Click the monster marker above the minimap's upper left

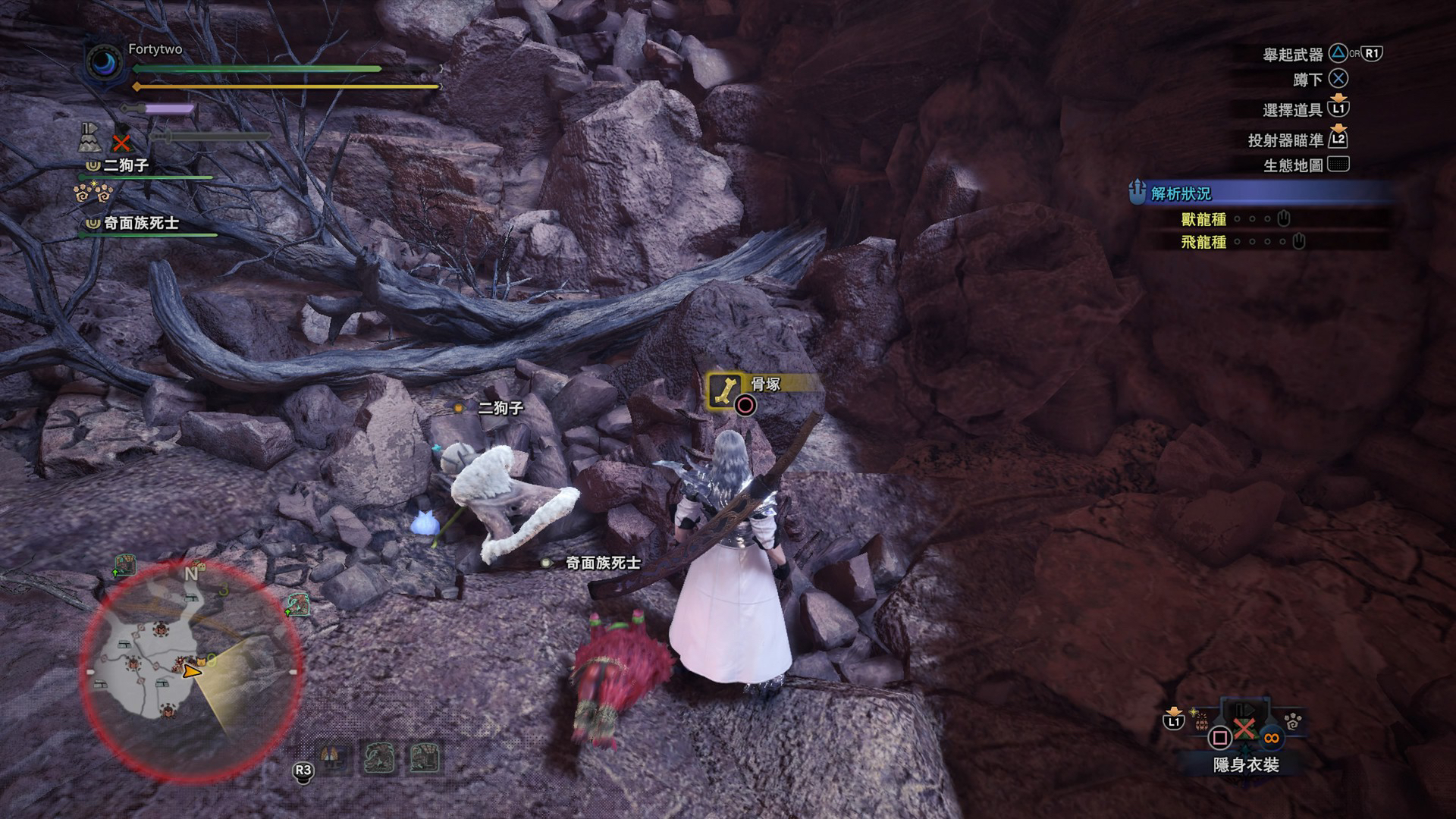tap(124, 565)
